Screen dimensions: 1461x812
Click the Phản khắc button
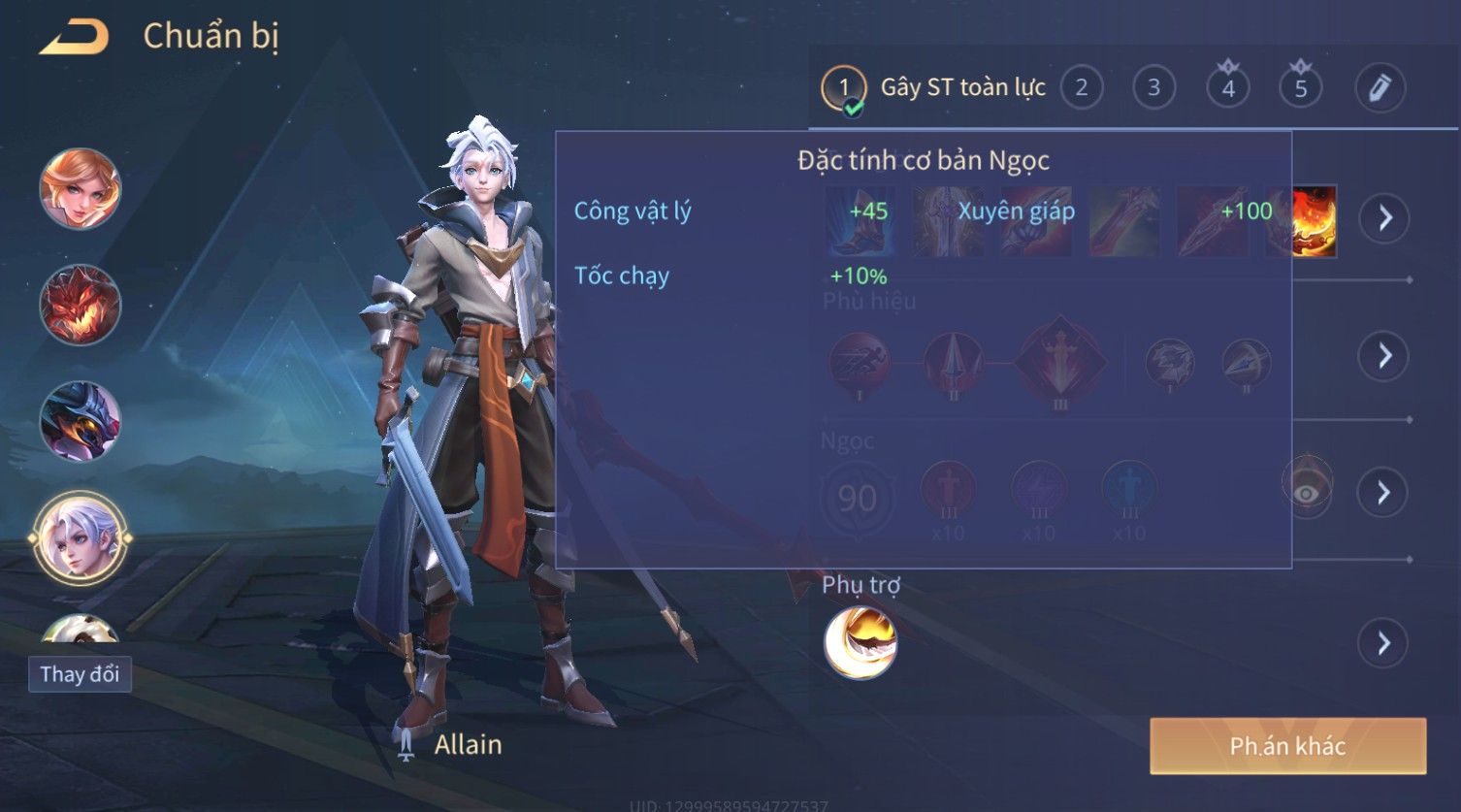click(x=1287, y=746)
